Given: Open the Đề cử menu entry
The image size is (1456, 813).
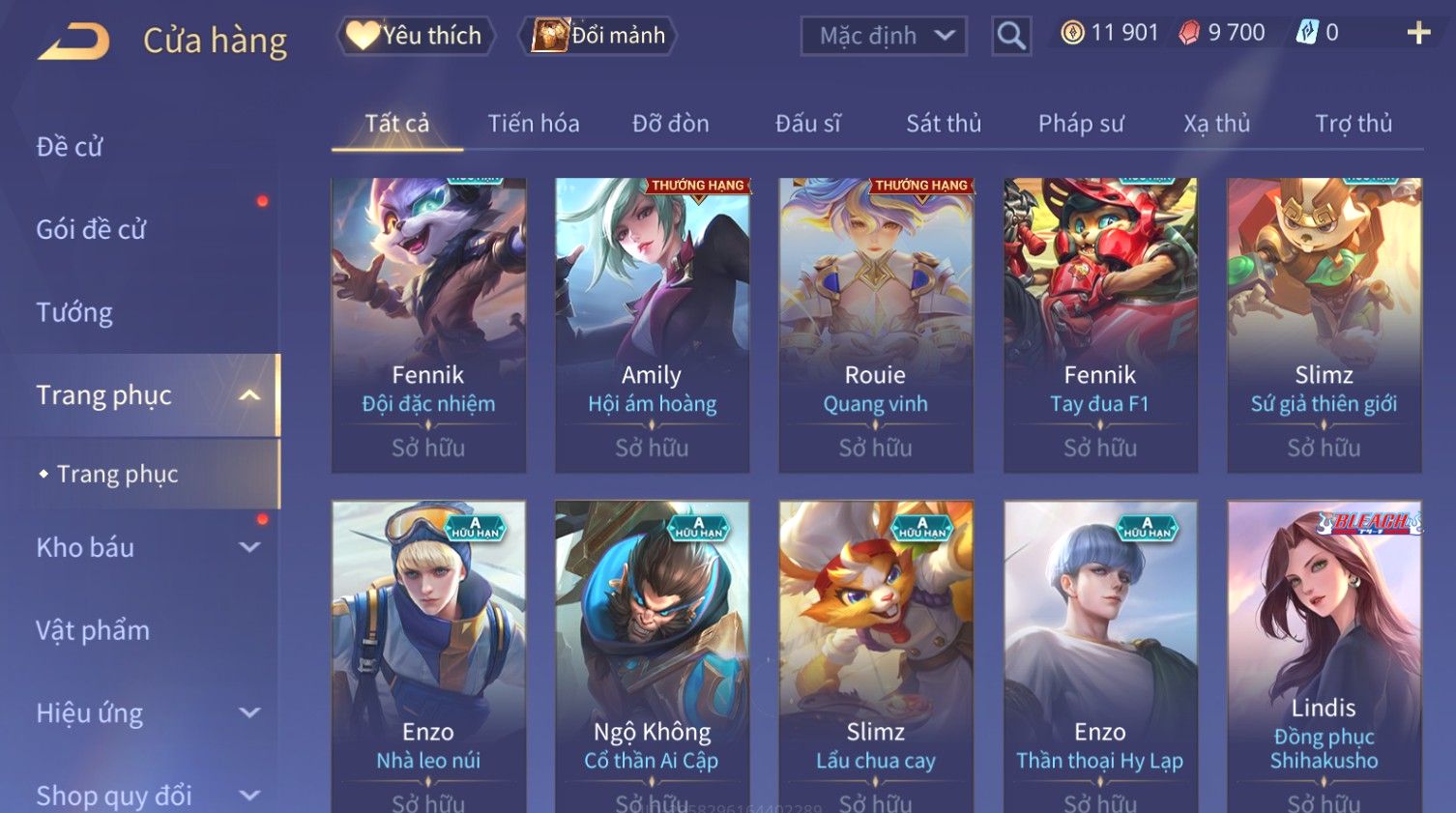Looking at the screenshot, I should [x=70, y=147].
